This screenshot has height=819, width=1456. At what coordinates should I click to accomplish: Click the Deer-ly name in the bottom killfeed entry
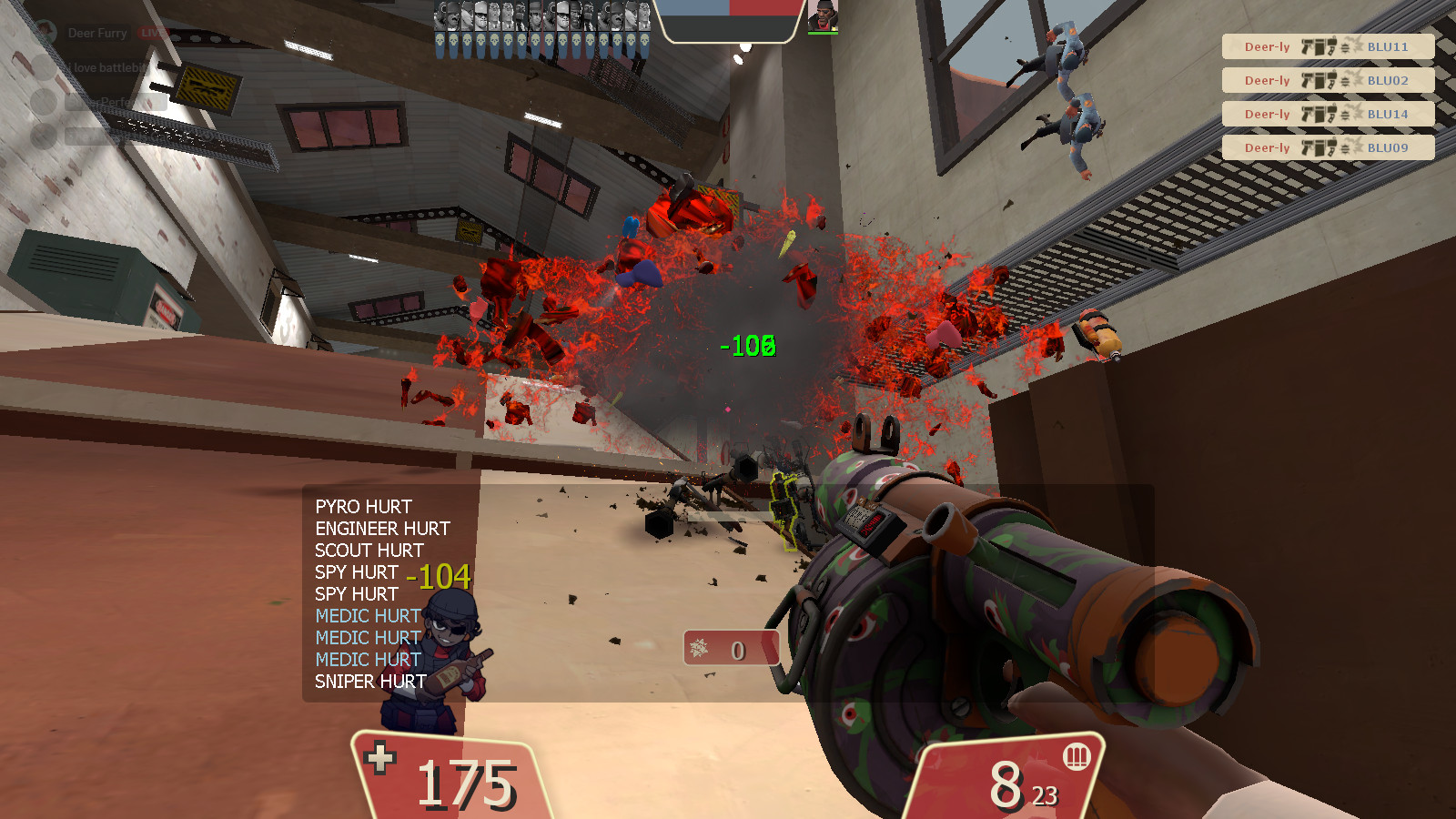pos(1268,147)
